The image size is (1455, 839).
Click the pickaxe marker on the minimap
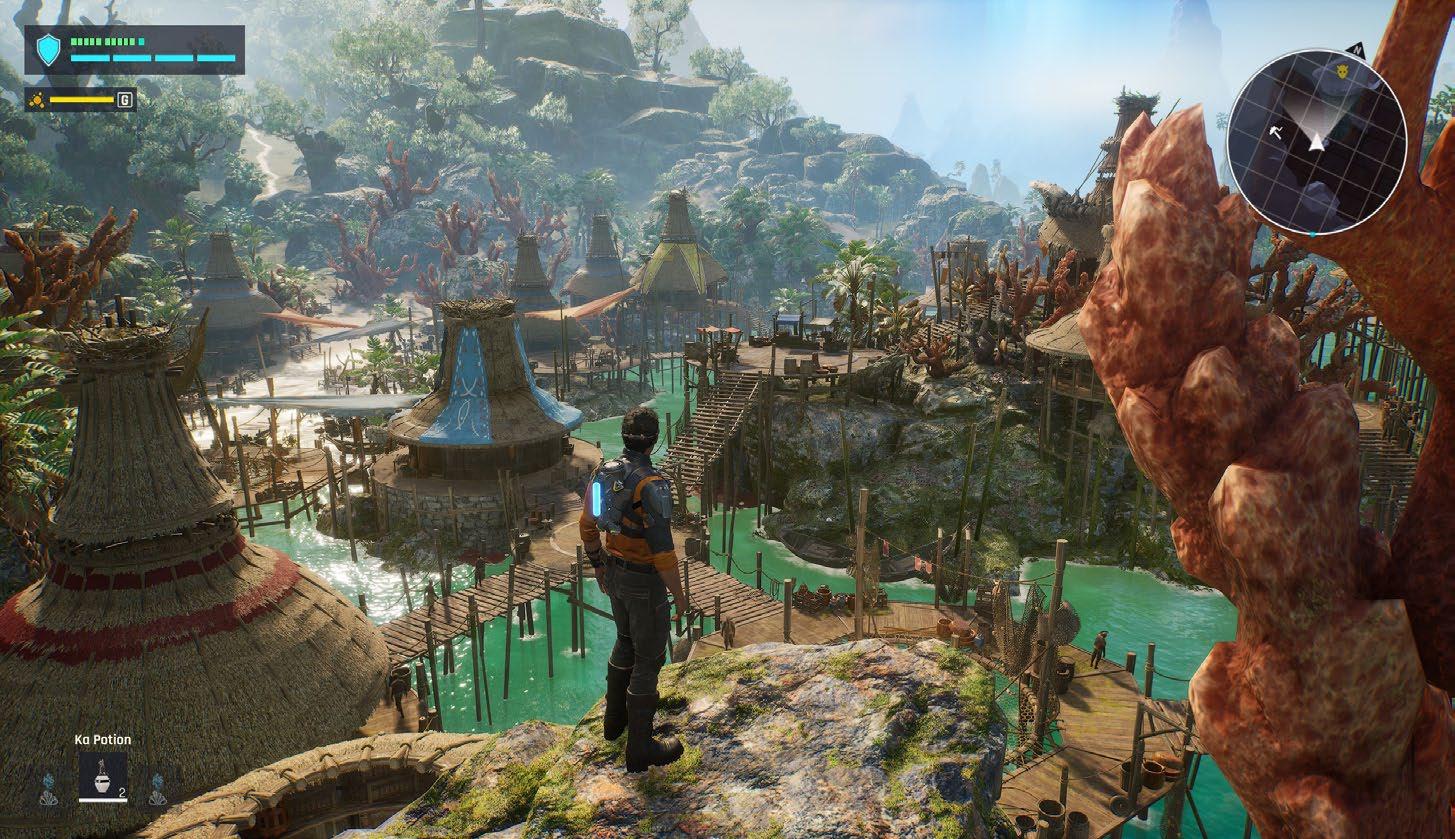coord(1276,131)
